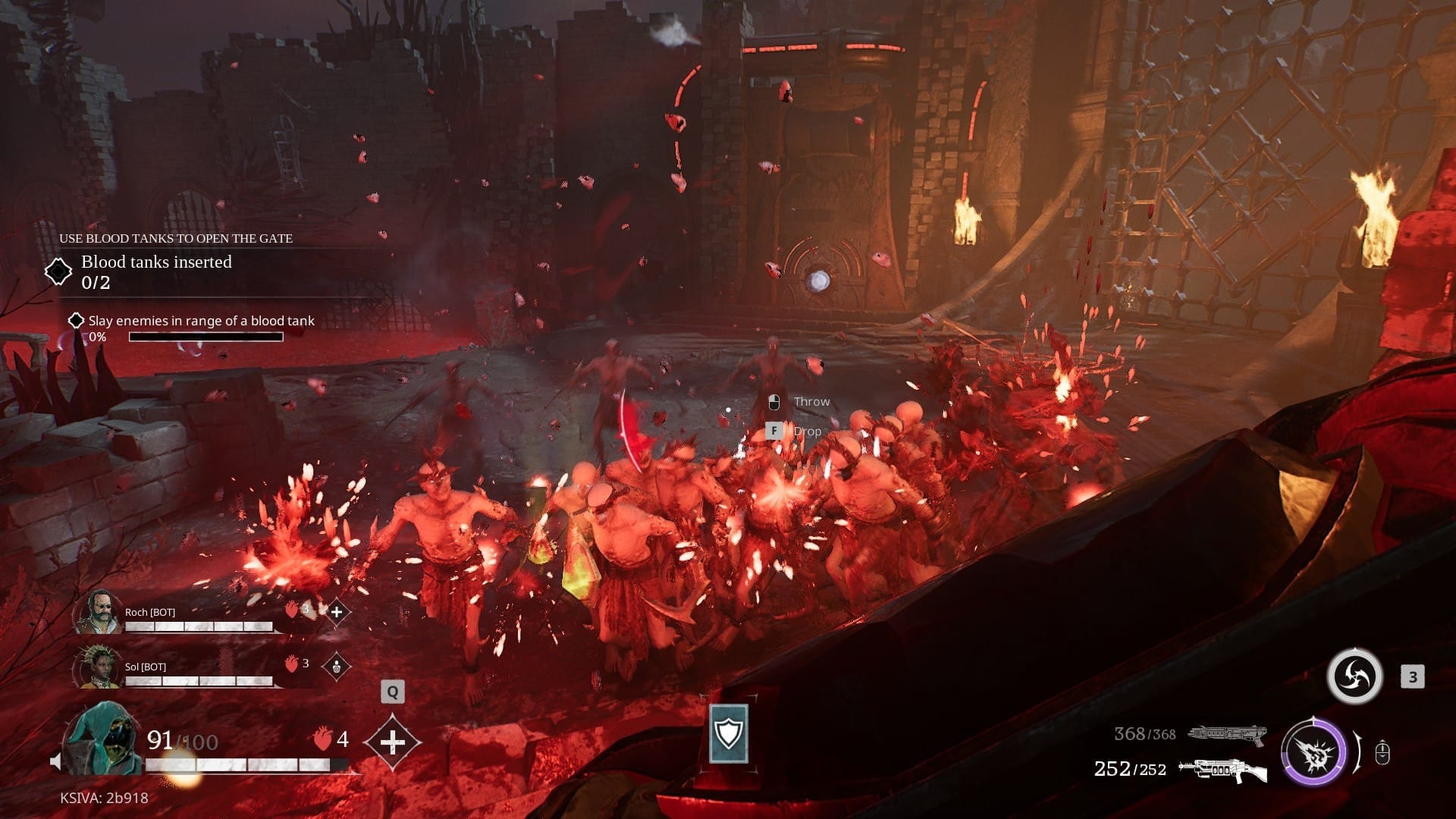Select the shield card in center
This screenshot has height=819, width=1456.
point(729,733)
